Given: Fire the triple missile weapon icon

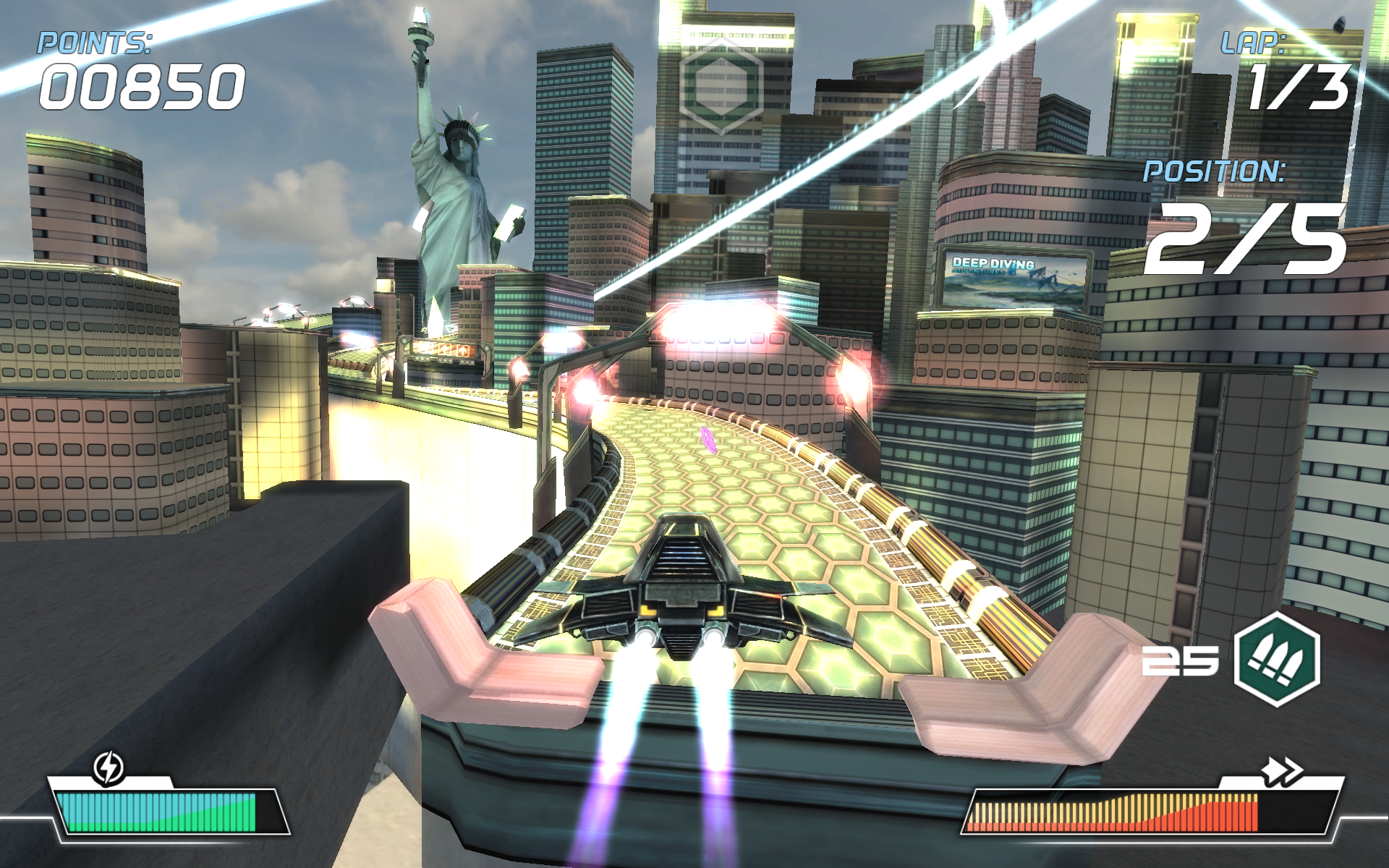Looking at the screenshot, I should coord(1276,658).
